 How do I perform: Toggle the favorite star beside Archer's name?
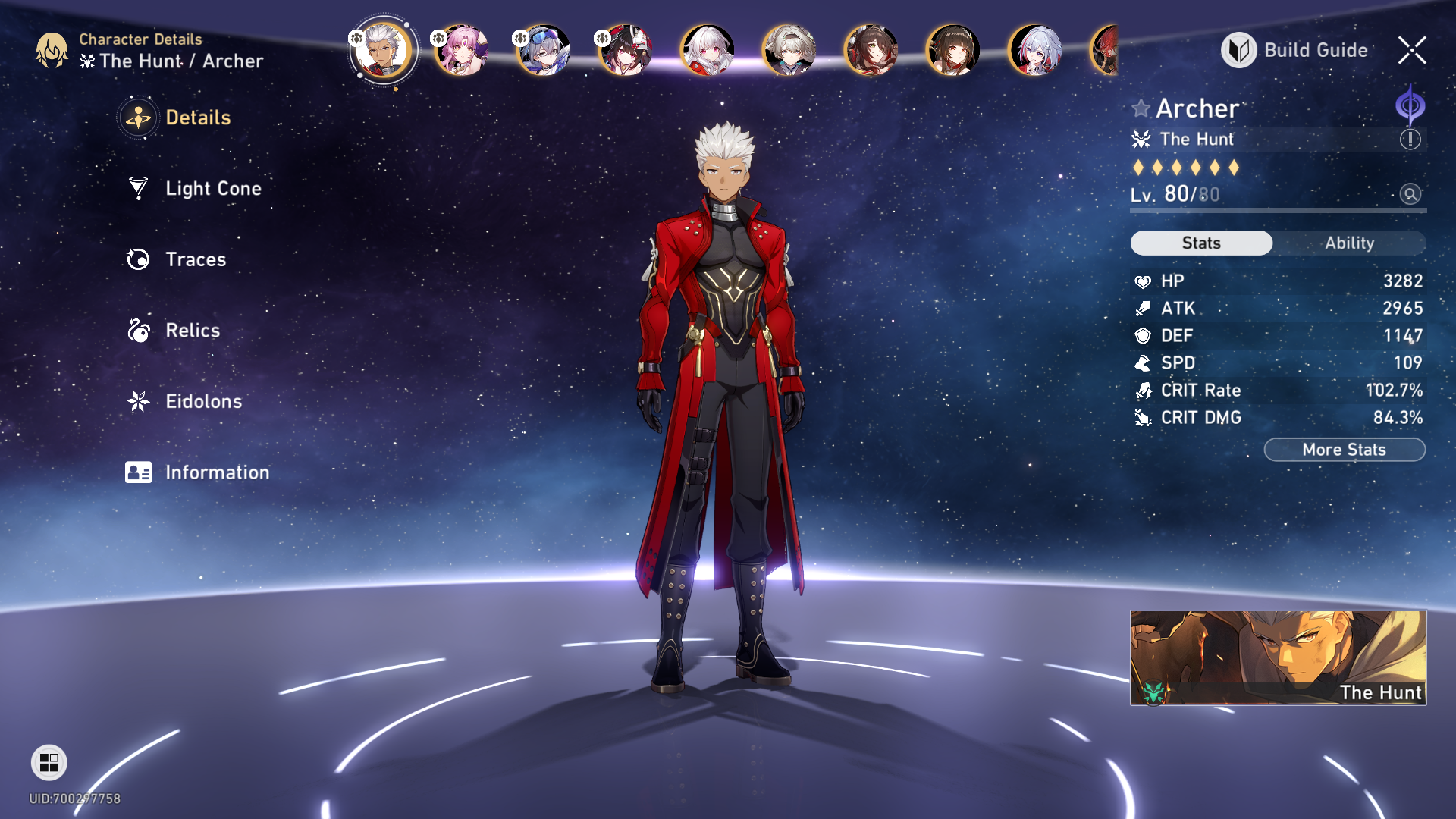coord(1141,108)
